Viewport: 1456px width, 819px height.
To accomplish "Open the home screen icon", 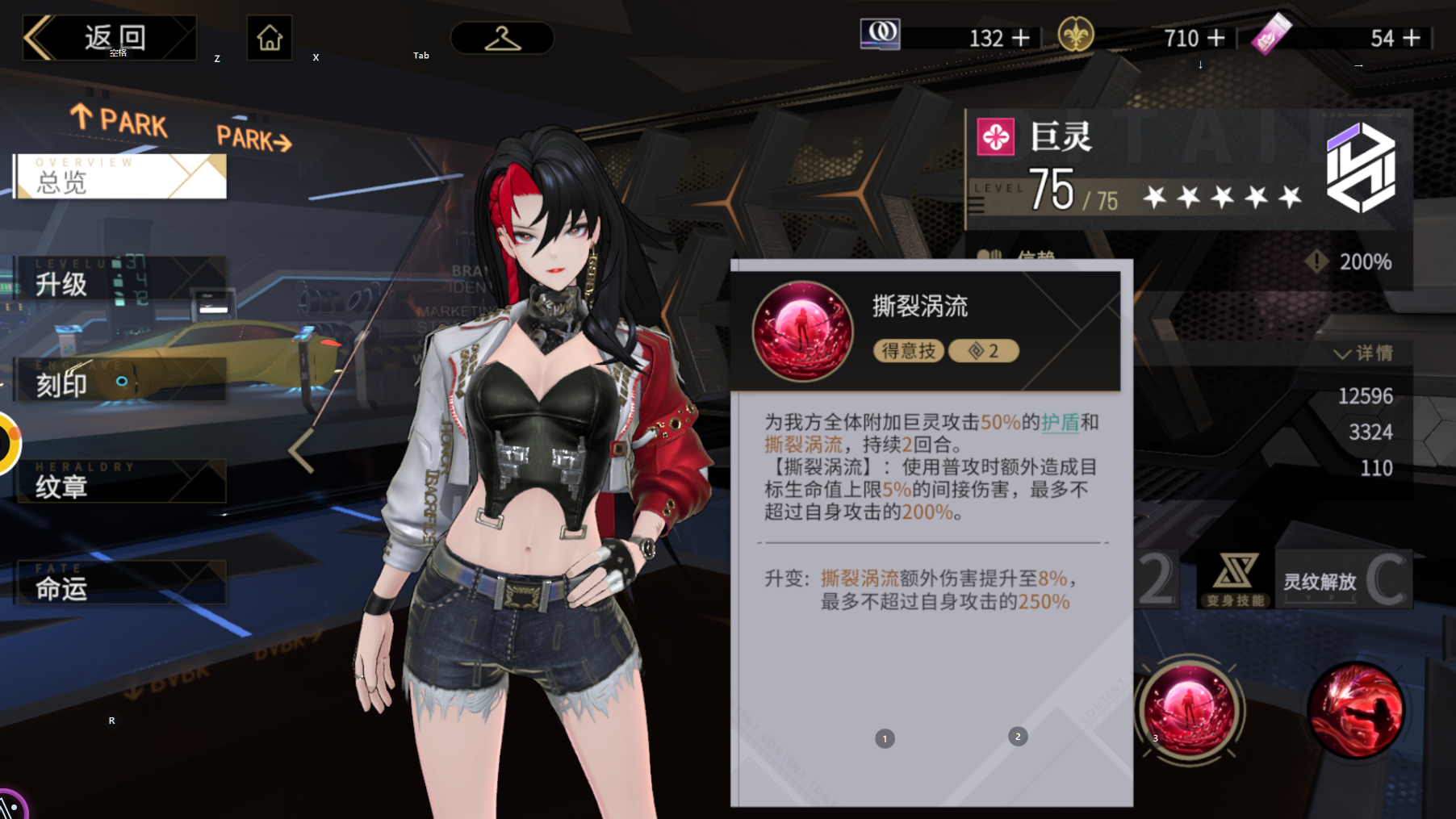I will coord(270,38).
